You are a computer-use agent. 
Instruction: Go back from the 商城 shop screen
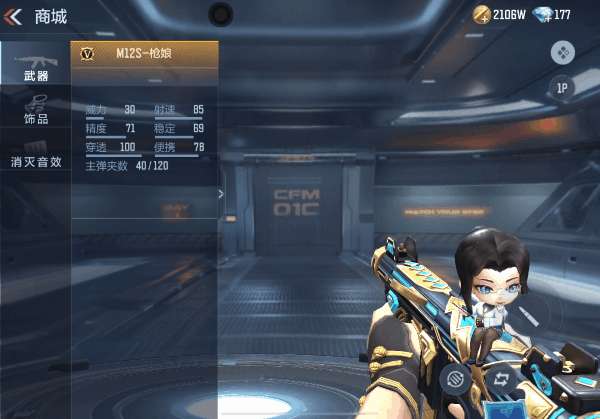[14, 16]
